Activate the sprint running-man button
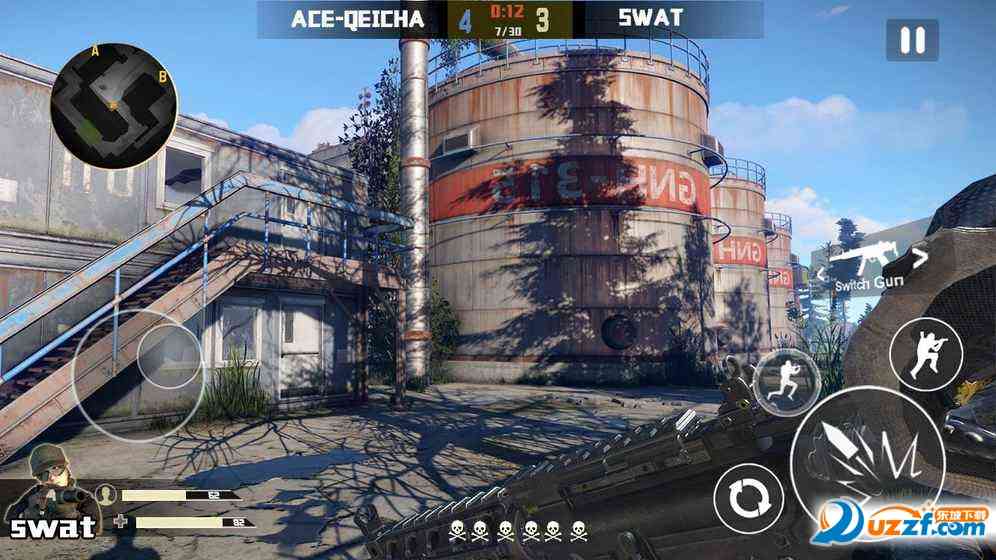This screenshot has height=560, width=996. click(x=786, y=381)
